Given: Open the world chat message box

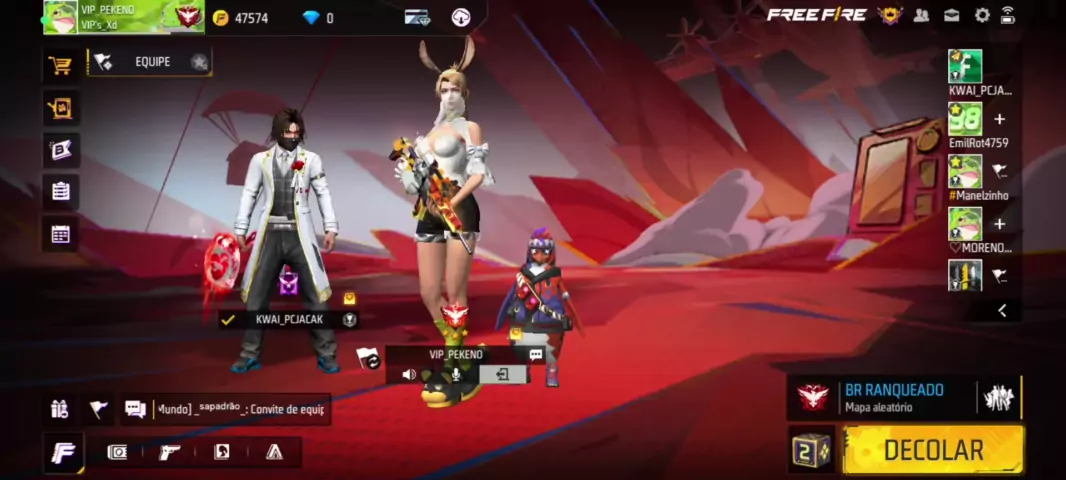Looking at the screenshot, I should pyautogui.click(x=240, y=409).
